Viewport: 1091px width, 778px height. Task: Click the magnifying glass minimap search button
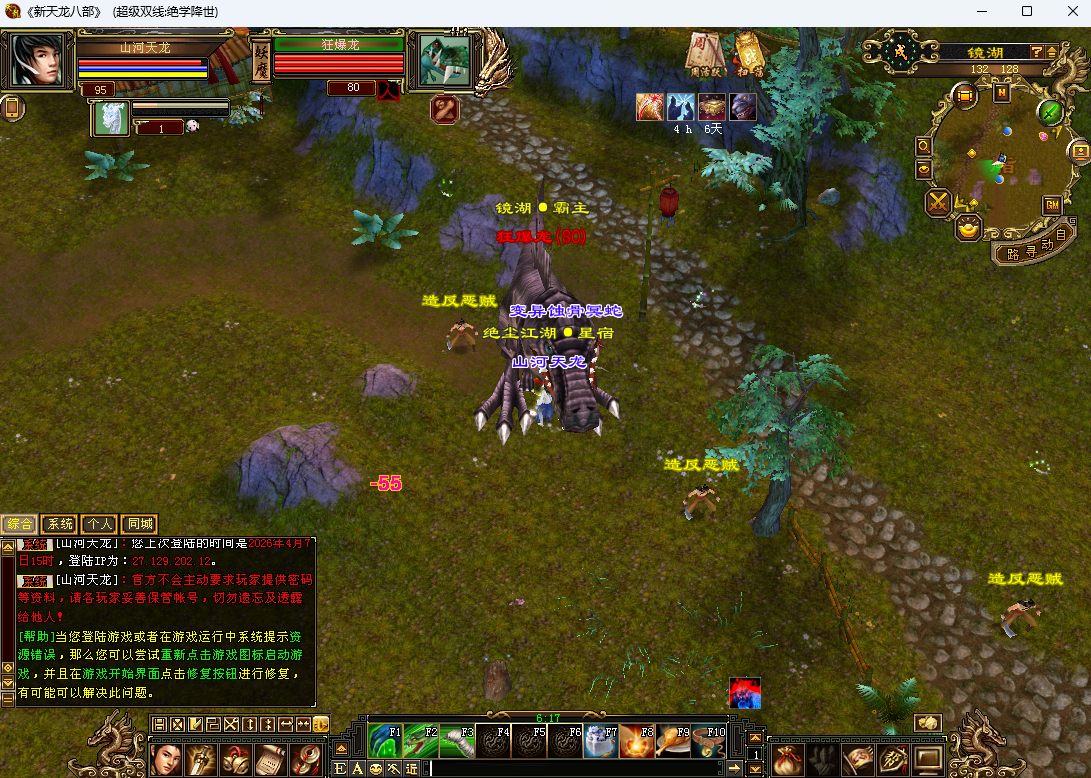point(923,146)
